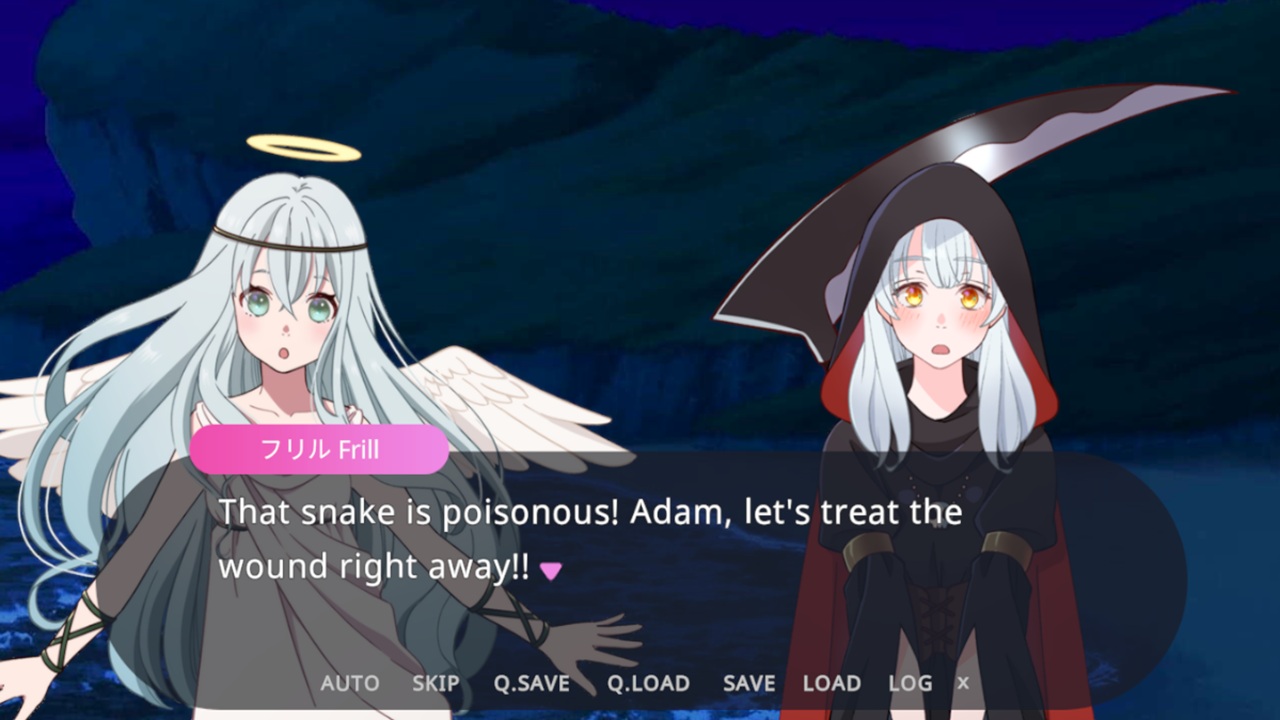
Task: Click Q.SAVE to quick save progress
Action: (529, 683)
